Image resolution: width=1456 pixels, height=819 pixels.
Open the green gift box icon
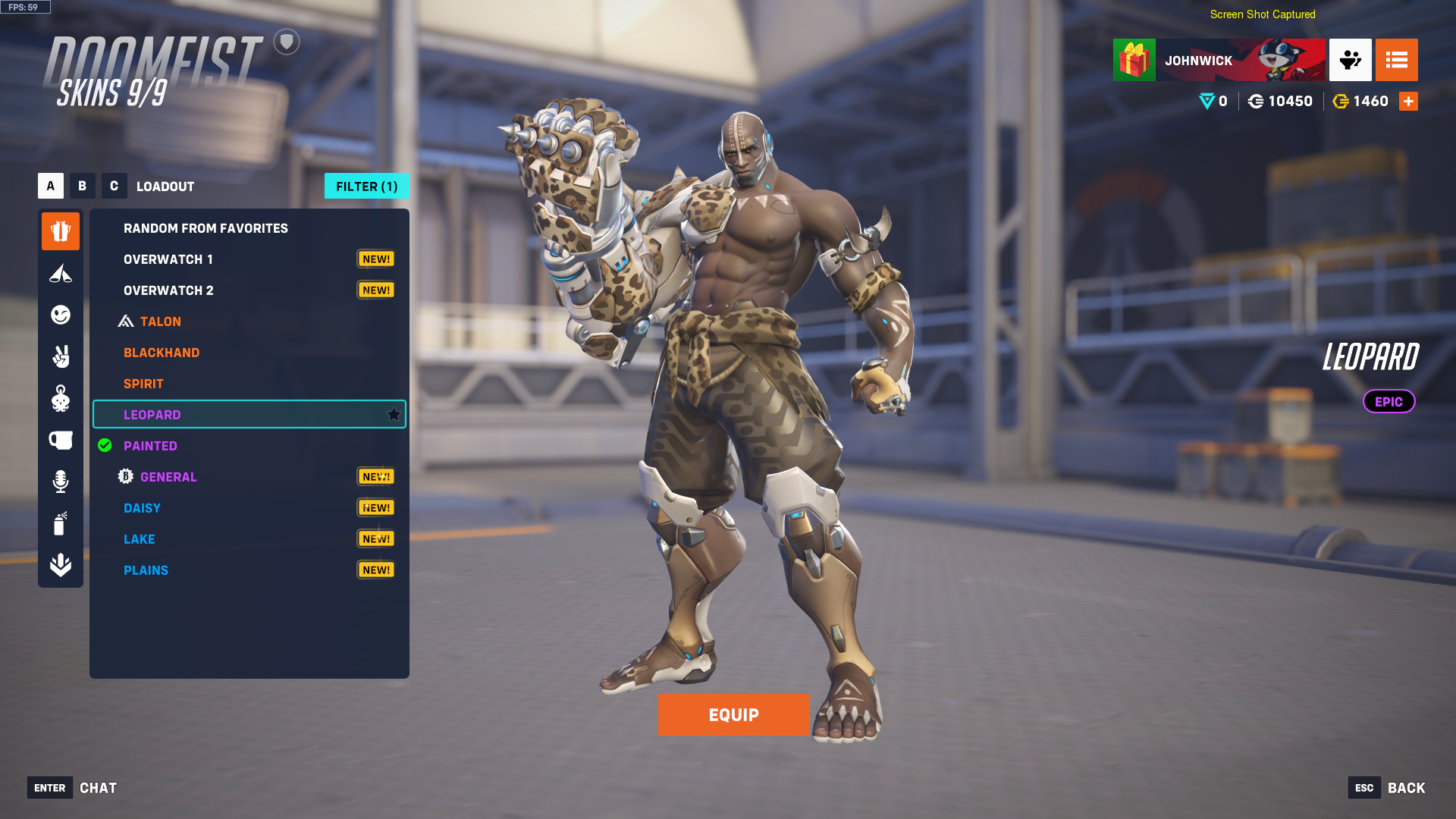point(1134,60)
